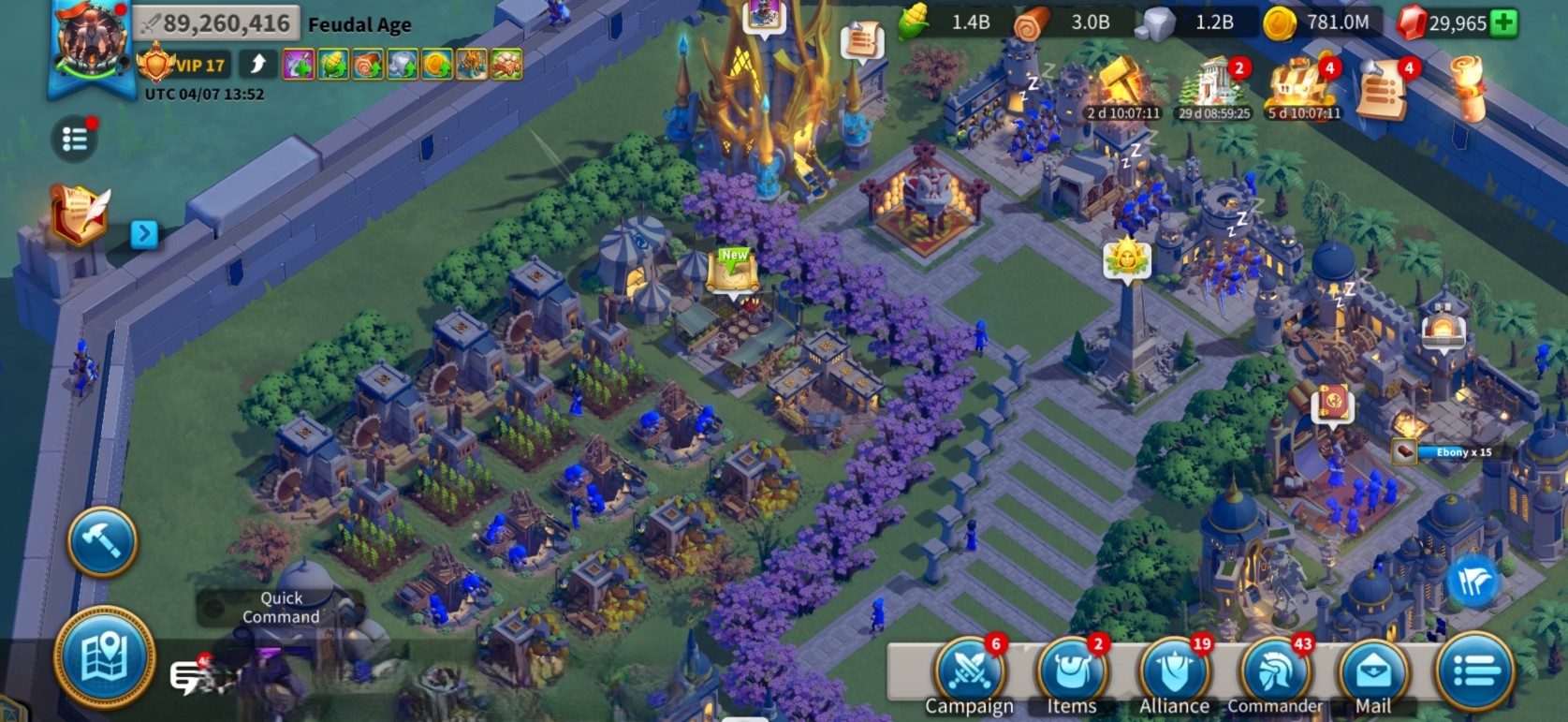Open the Alliance menu
1568x722 pixels.
click(1174, 672)
